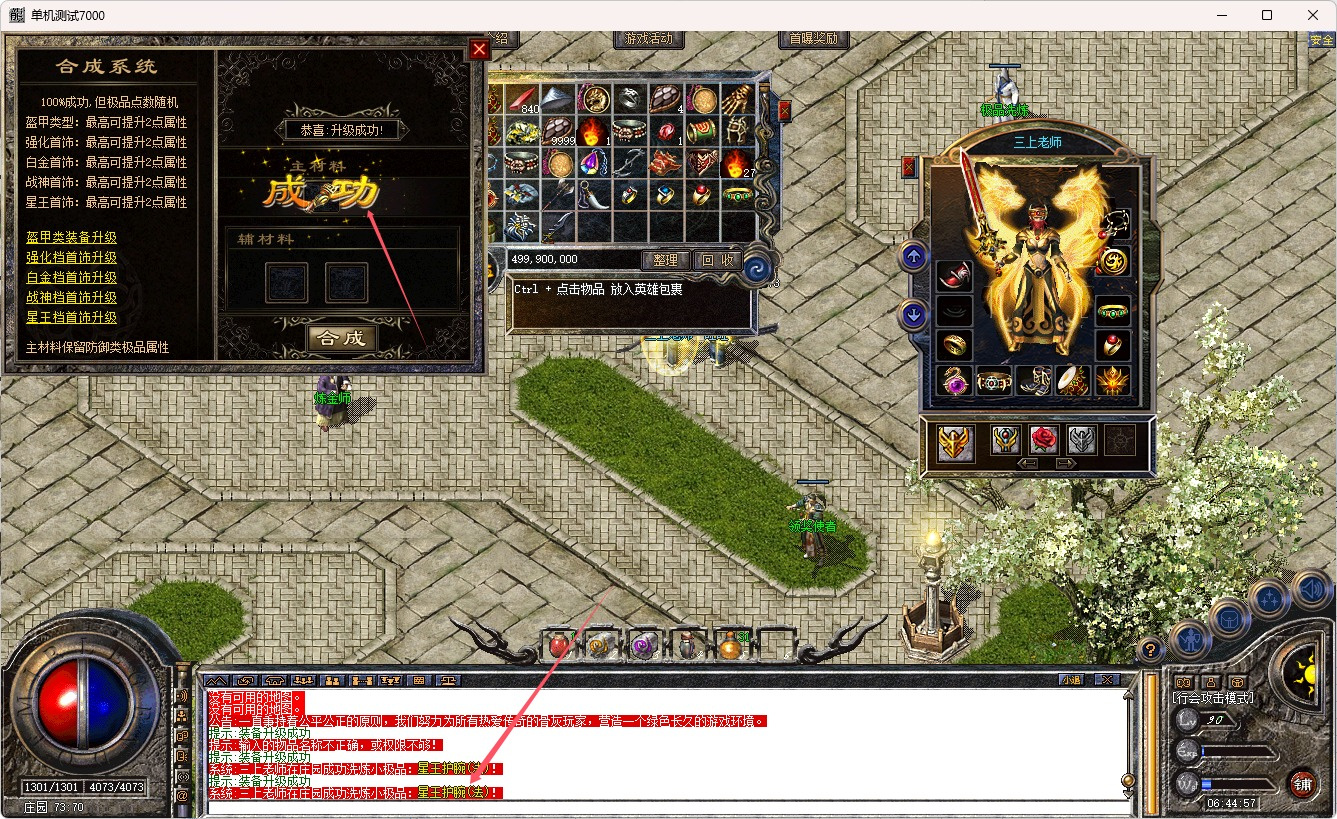The image size is (1337, 819).
Task: Select the red rose slot in the equipment panel
Action: (x=1043, y=440)
